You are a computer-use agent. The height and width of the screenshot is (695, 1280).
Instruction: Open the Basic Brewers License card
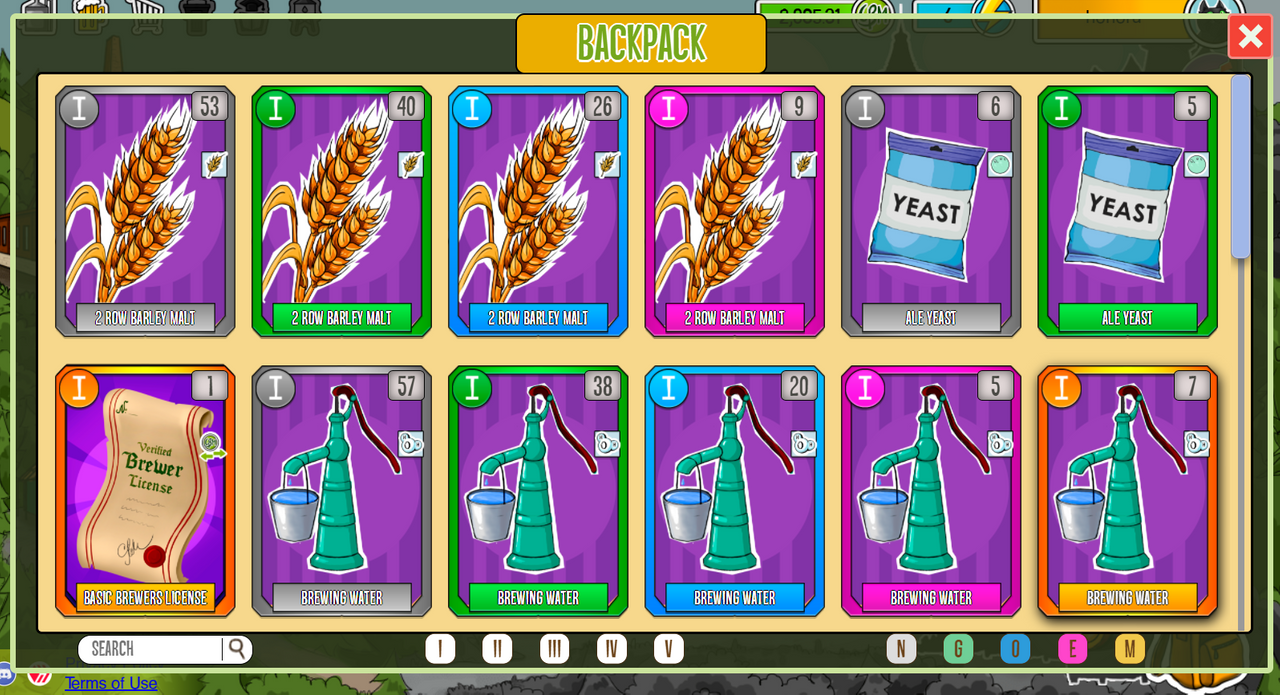point(145,491)
